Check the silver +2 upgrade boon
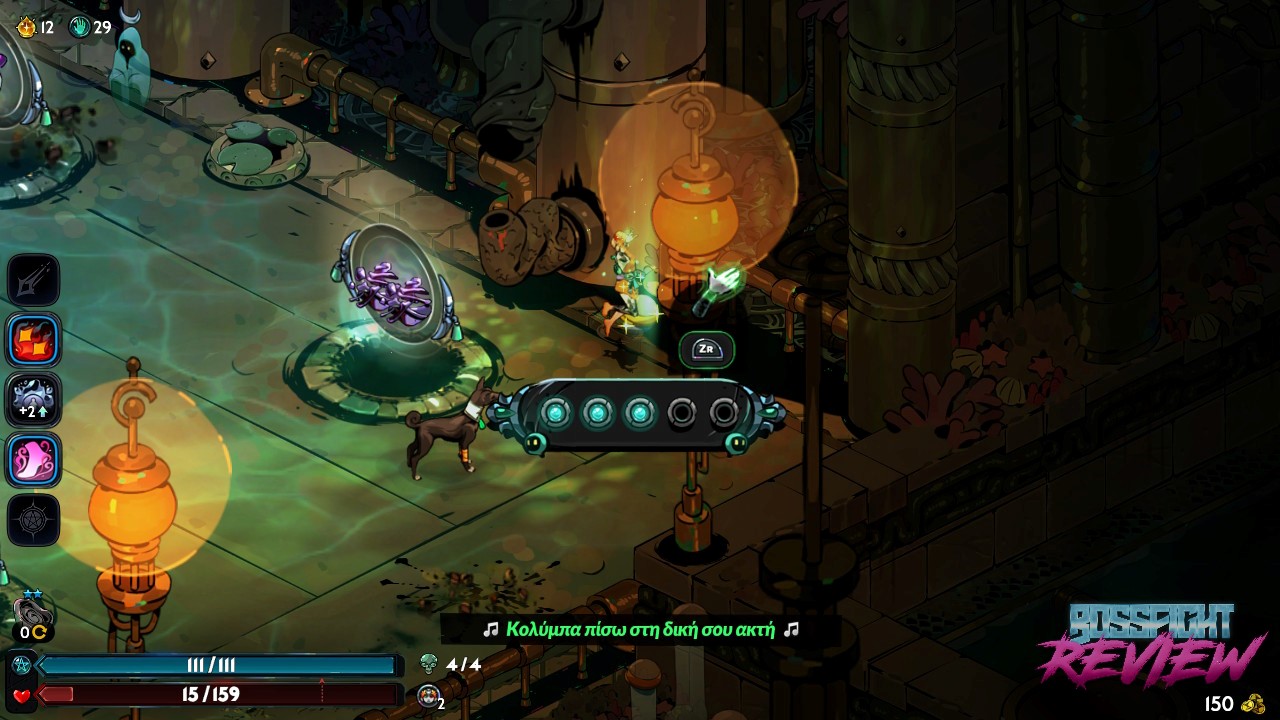The height and width of the screenshot is (720, 1280). point(34,400)
